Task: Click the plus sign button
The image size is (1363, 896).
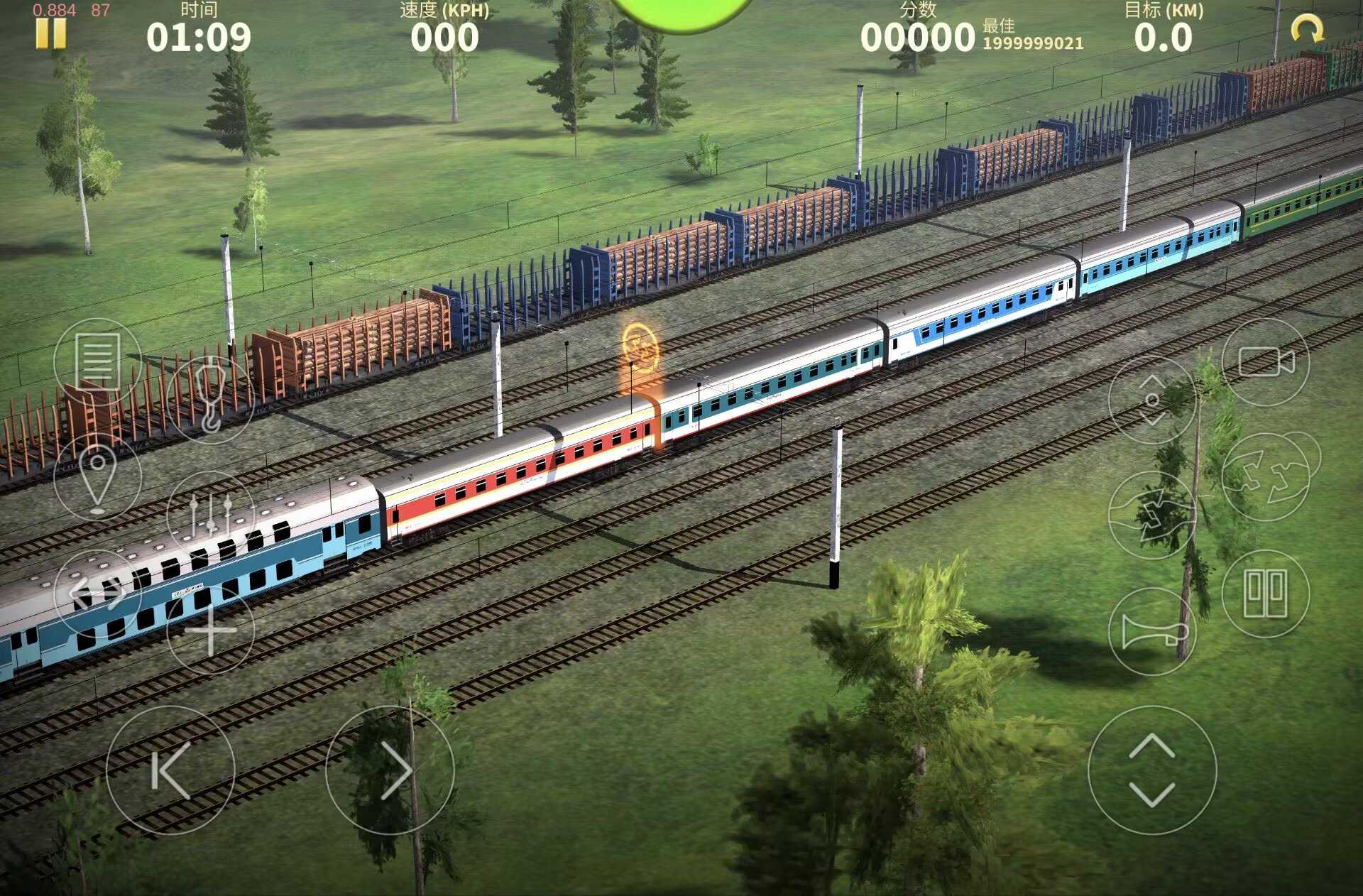Action: (x=211, y=630)
